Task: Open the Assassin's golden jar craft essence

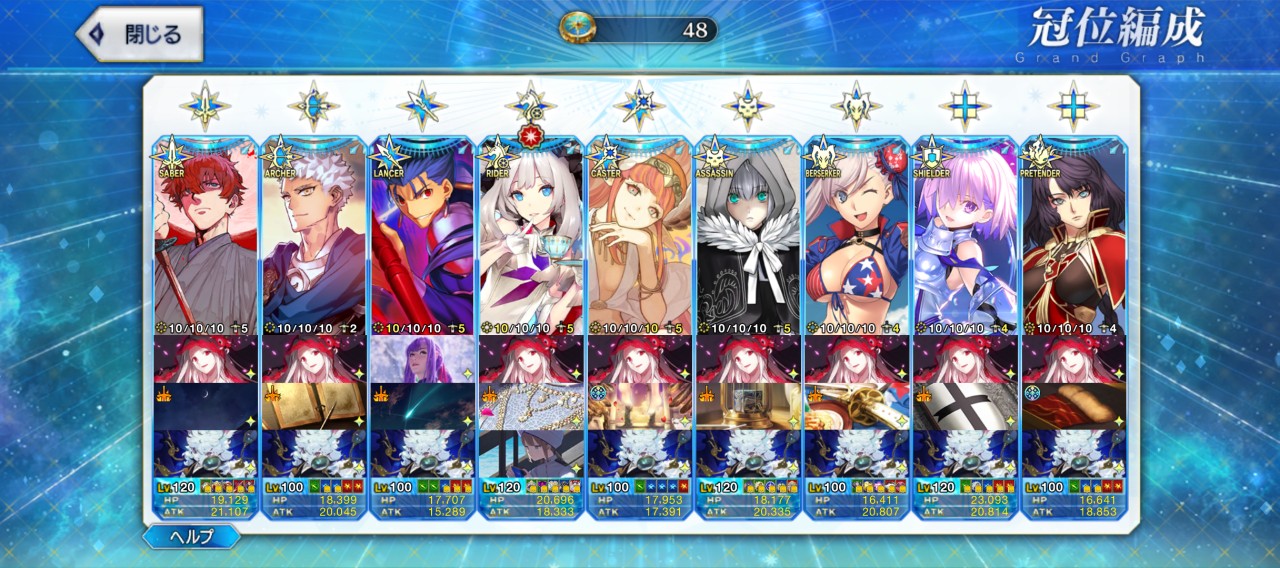Action: click(747, 406)
